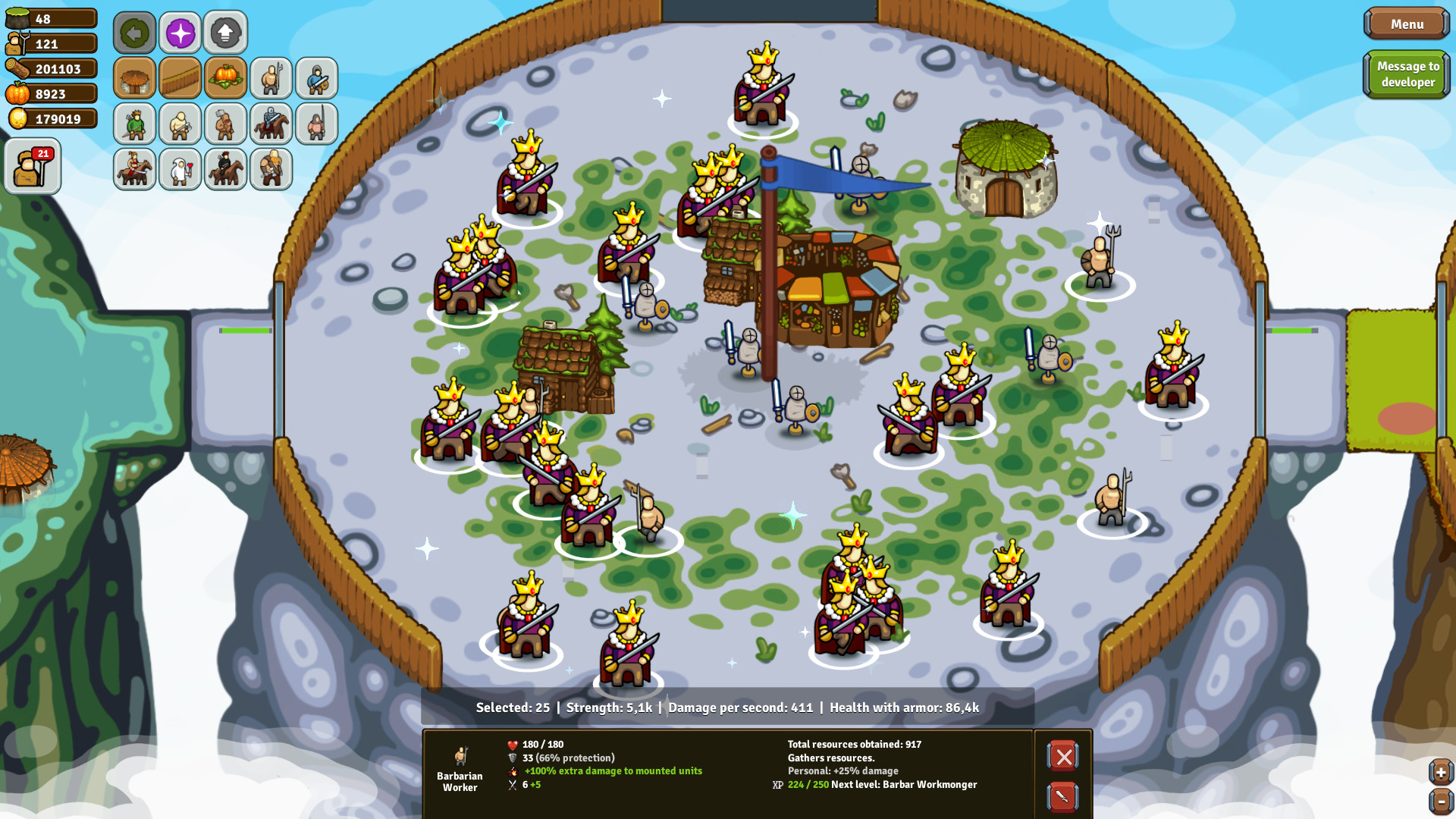Open the purple spell sparkle icon
The width and height of the screenshot is (1456, 819).
pyautogui.click(x=180, y=32)
